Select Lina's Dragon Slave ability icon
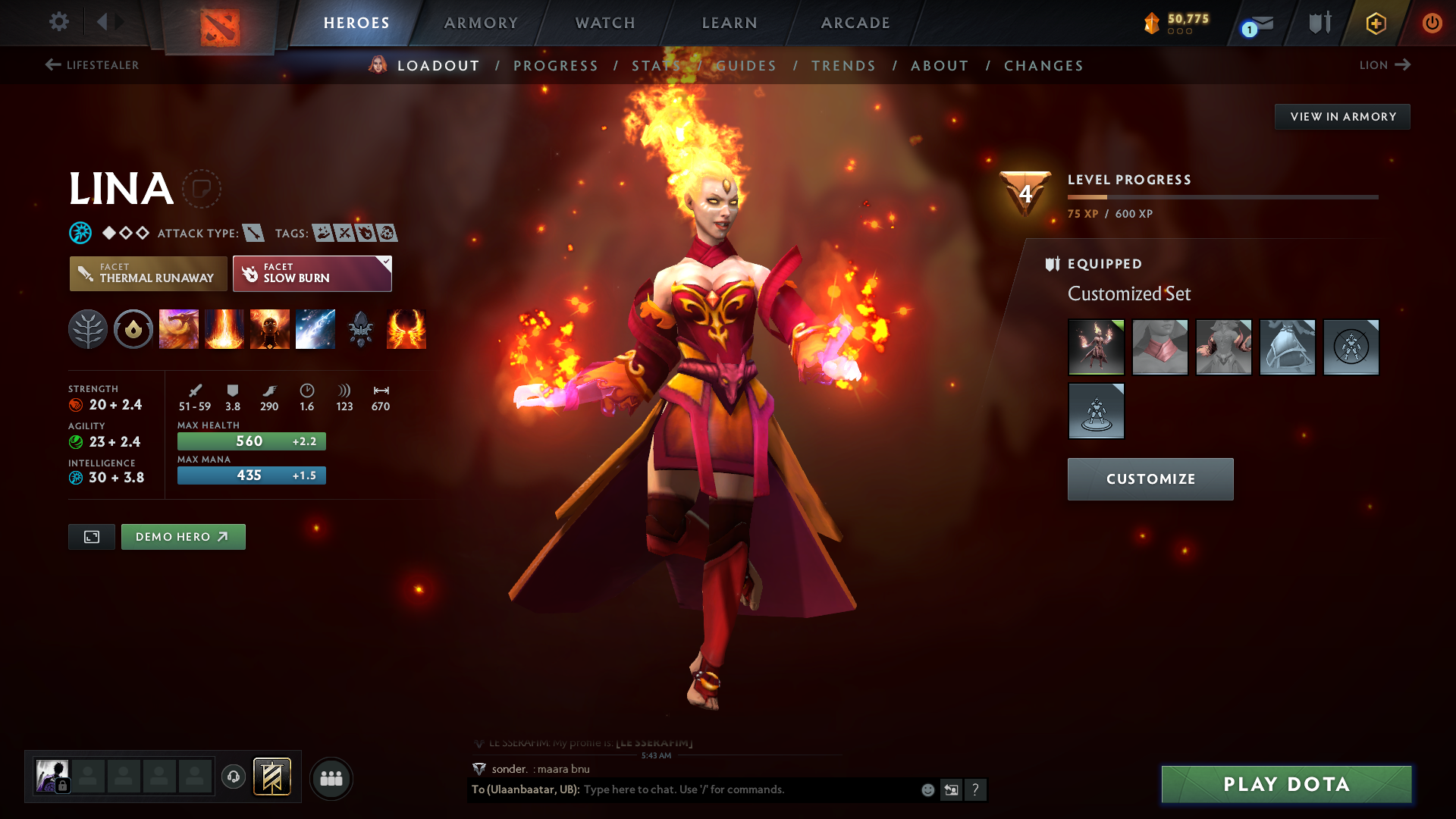1456x819 pixels. tap(179, 329)
